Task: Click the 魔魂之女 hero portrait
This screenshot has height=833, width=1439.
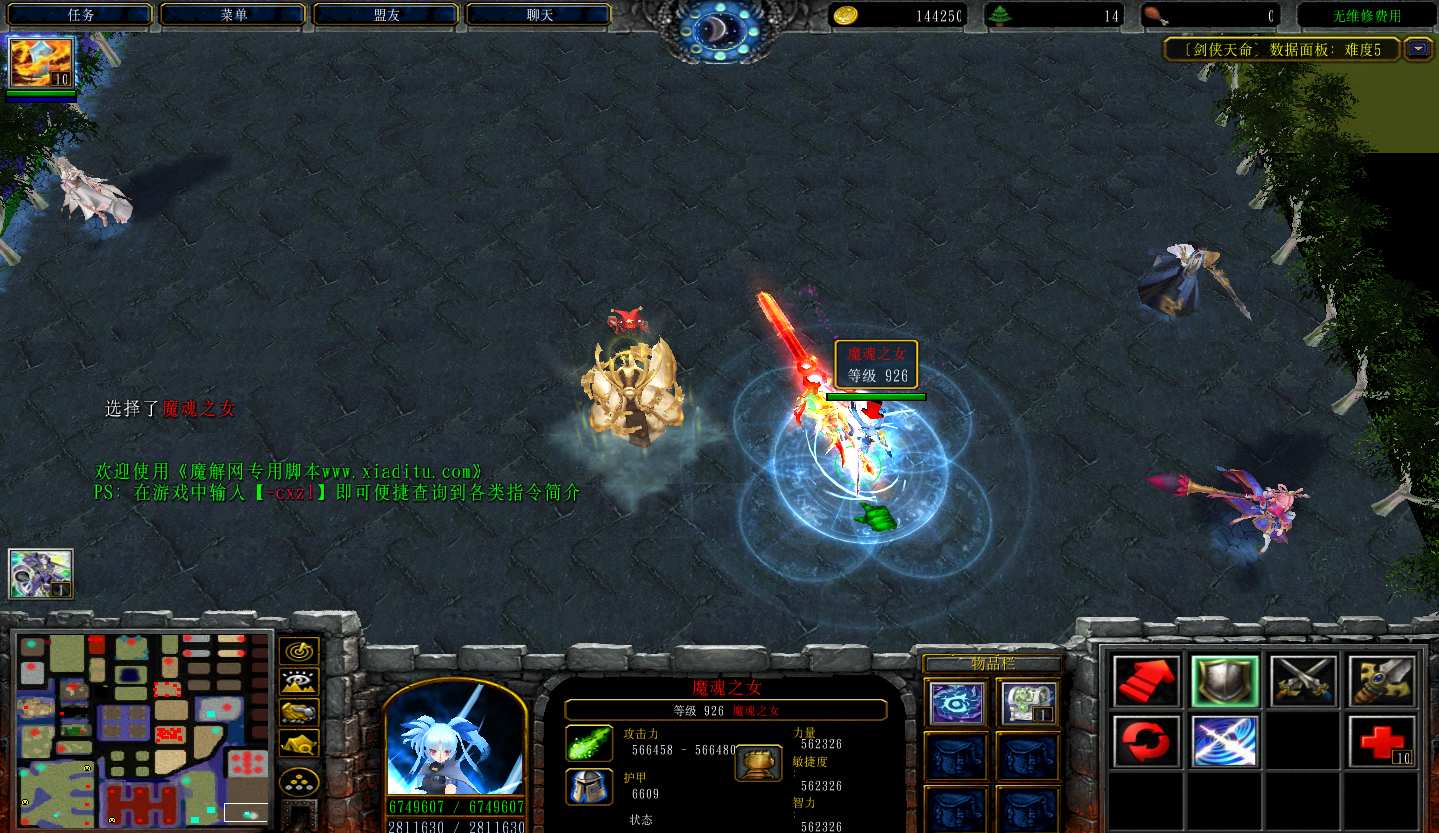Action: pos(455,741)
